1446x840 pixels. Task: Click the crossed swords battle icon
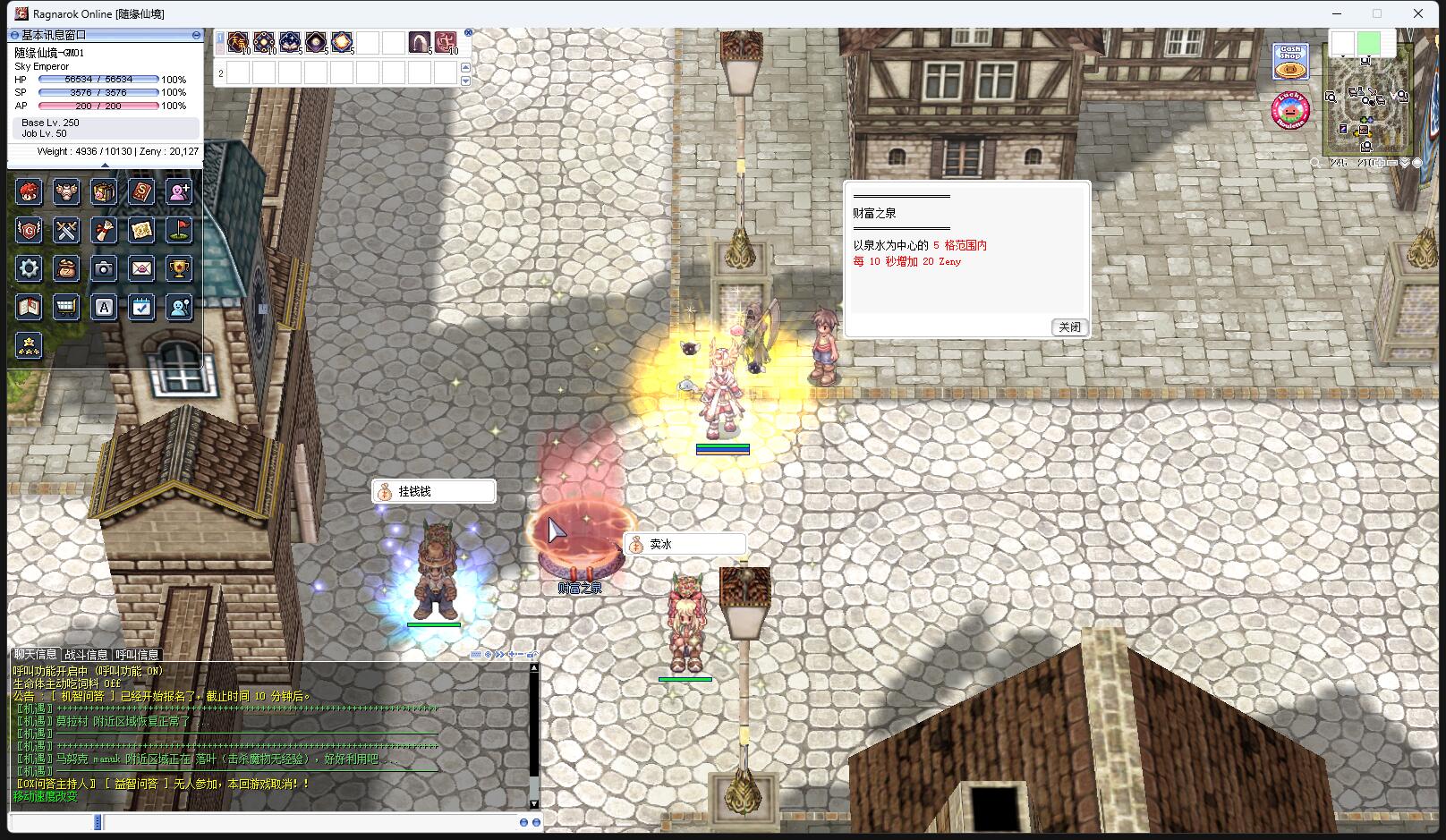[x=67, y=231]
